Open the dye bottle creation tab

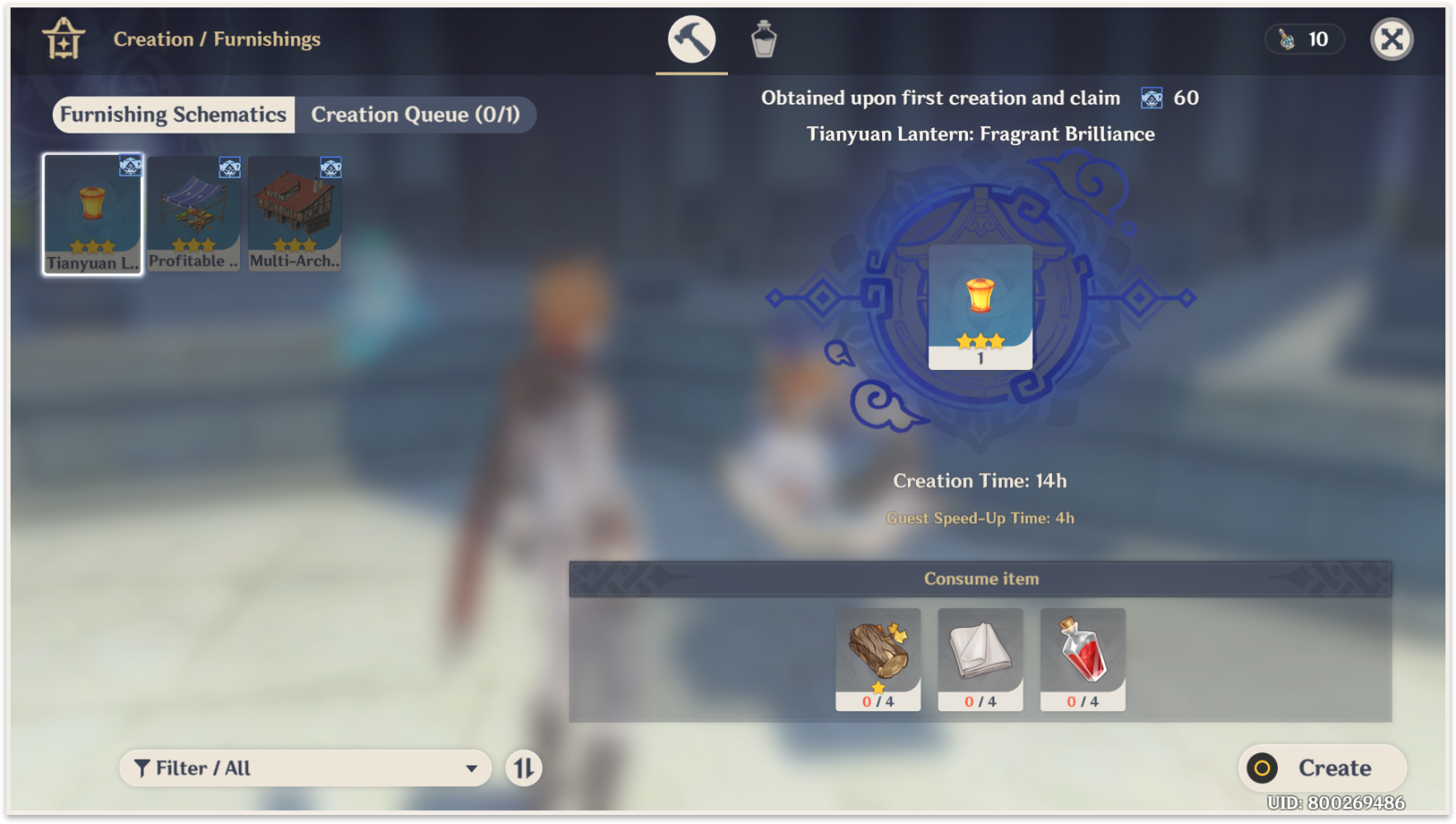point(763,38)
